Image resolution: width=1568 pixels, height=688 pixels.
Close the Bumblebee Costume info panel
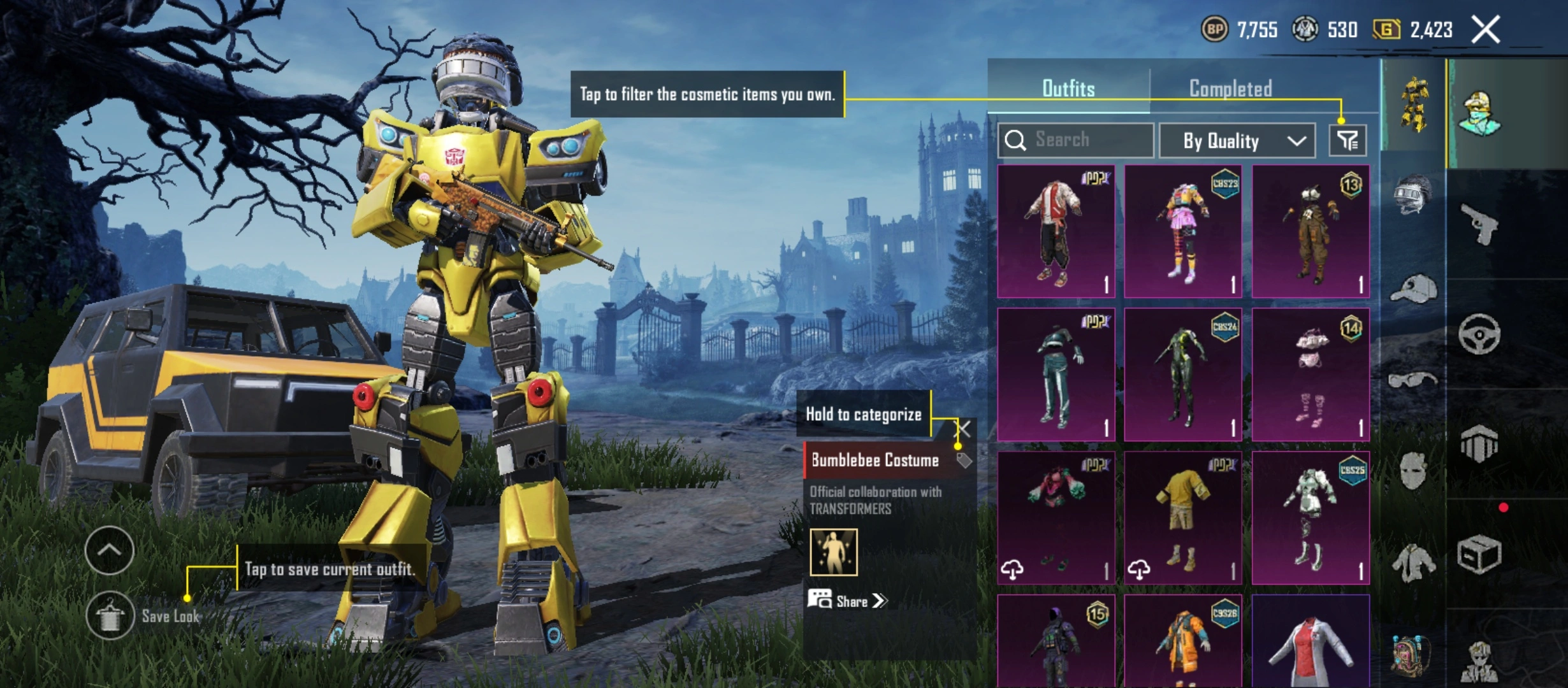[x=964, y=429]
